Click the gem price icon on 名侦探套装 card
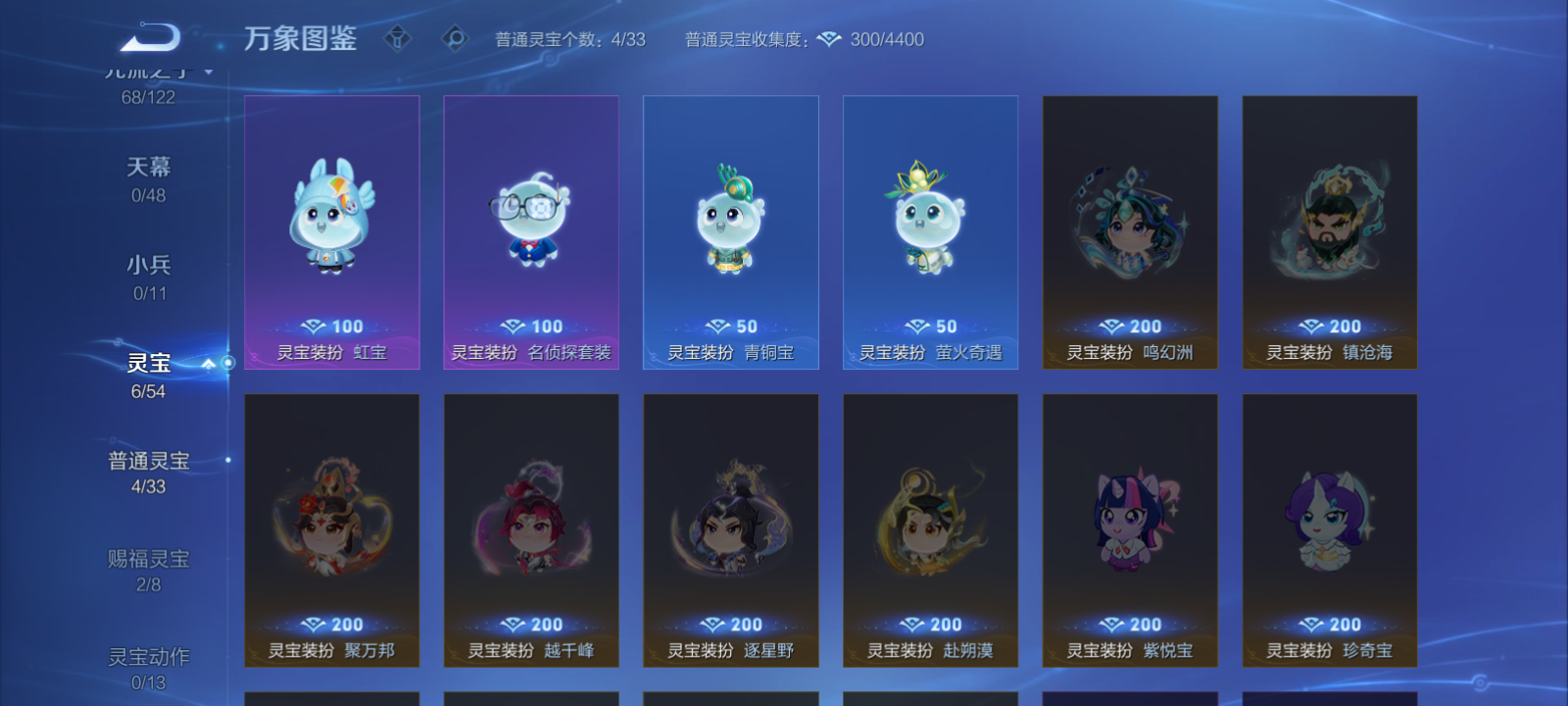The height and width of the screenshot is (706, 1568). tap(514, 326)
